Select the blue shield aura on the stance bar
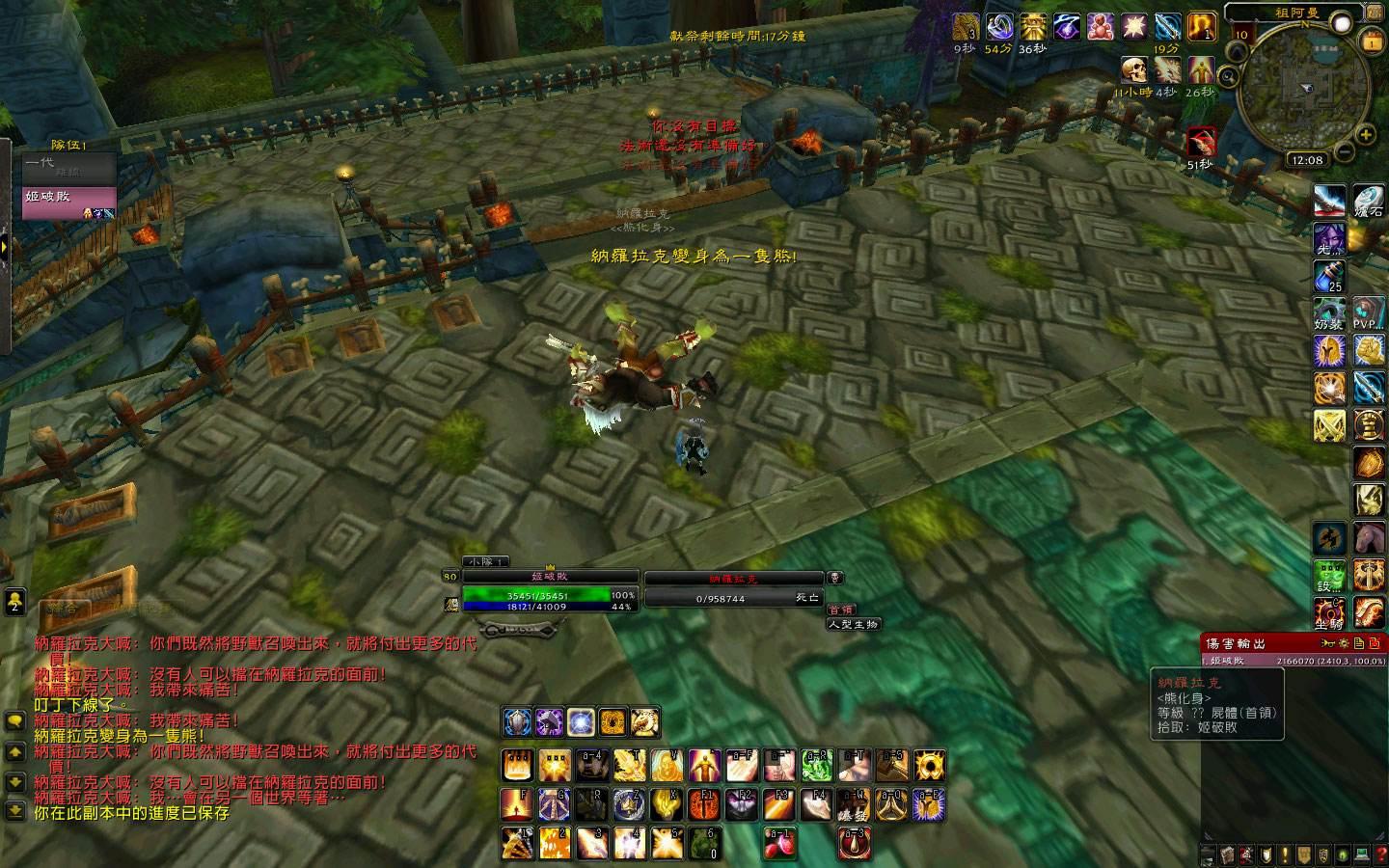This screenshot has height=868, width=1389. [x=517, y=721]
